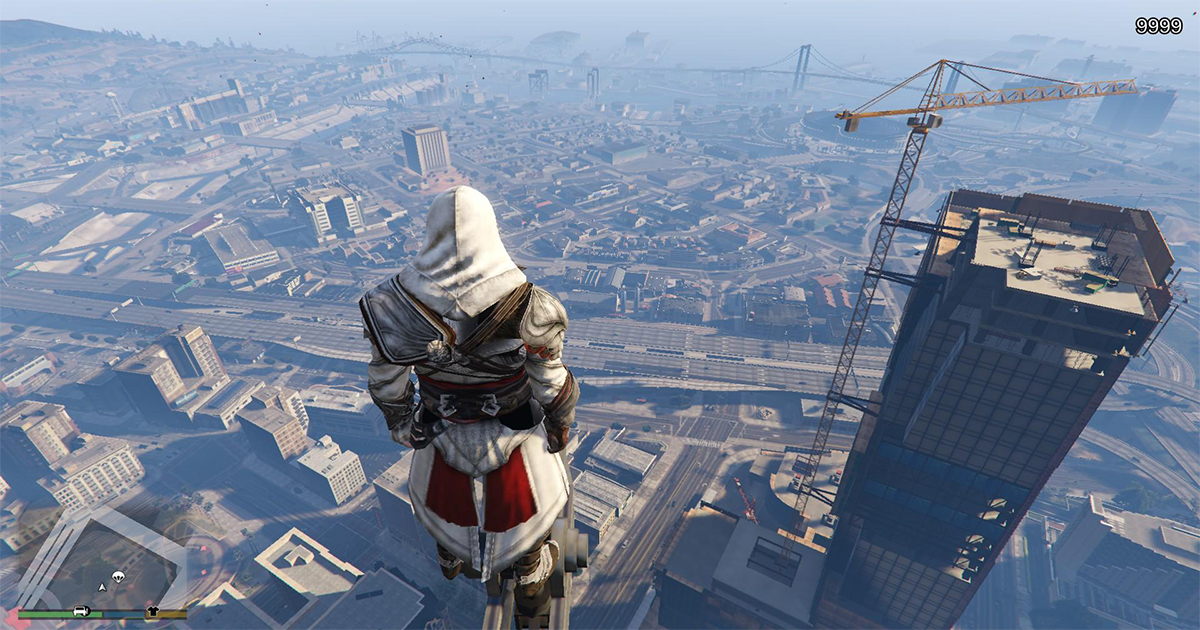Click the parachute blip on the minimap
This screenshot has height=630, width=1200.
(x=118, y=577)
